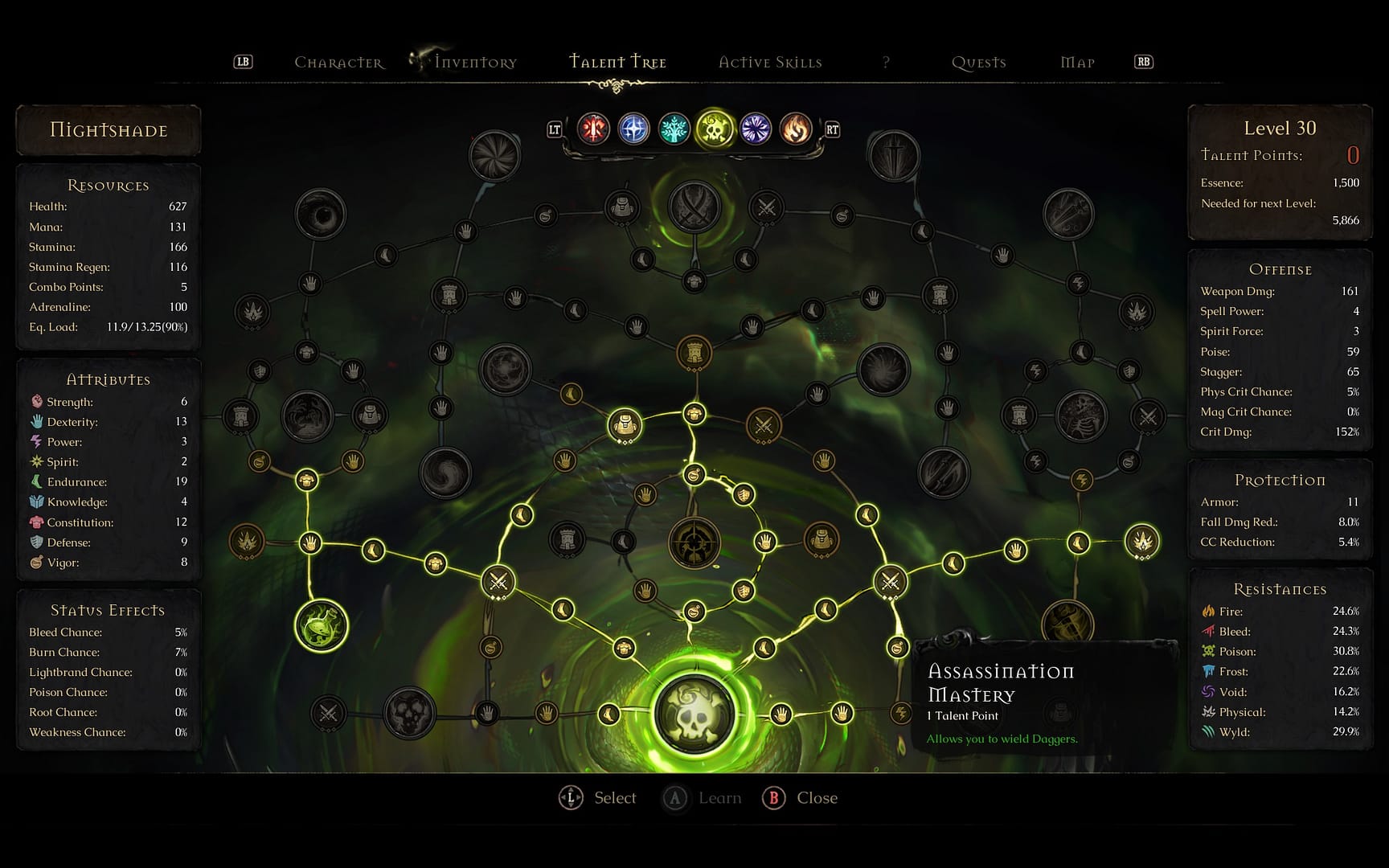Choose the red talent tree icon

coord(593,129)
